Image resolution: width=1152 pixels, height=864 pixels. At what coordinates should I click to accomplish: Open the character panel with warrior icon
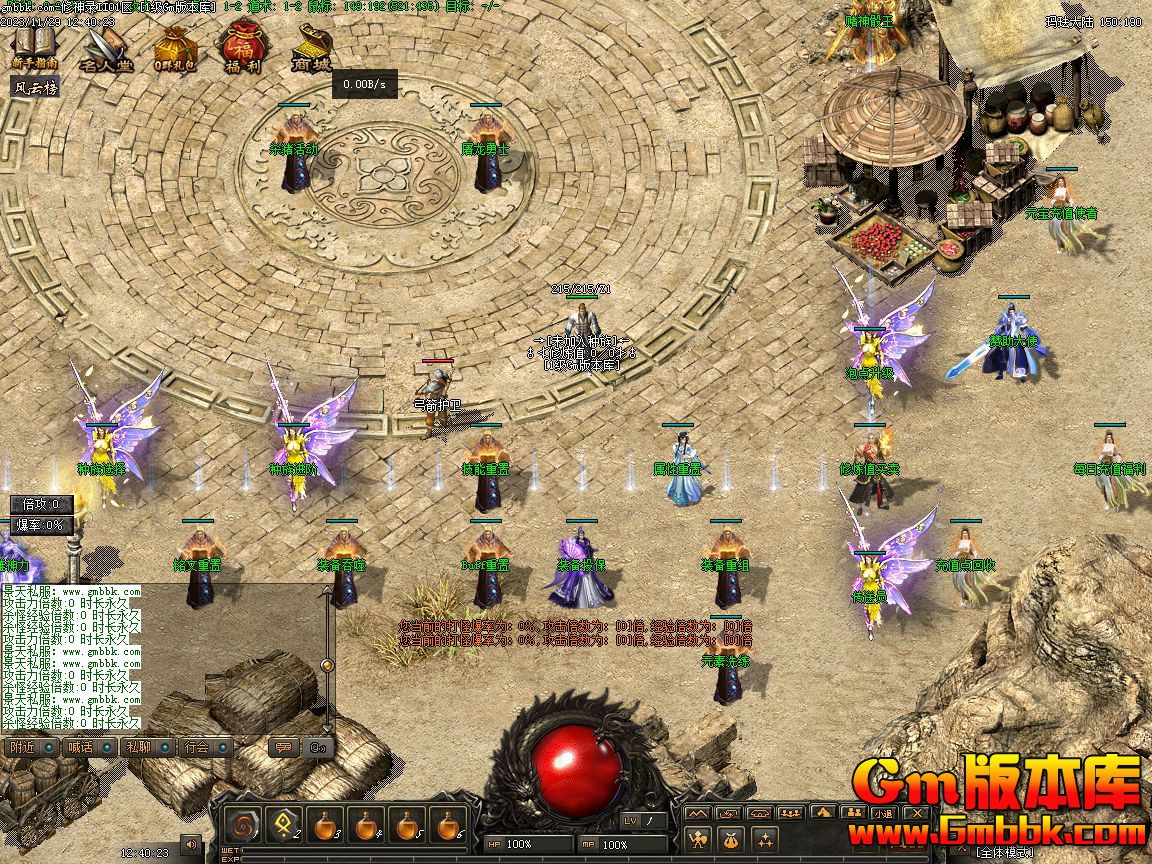coord(698,838)
